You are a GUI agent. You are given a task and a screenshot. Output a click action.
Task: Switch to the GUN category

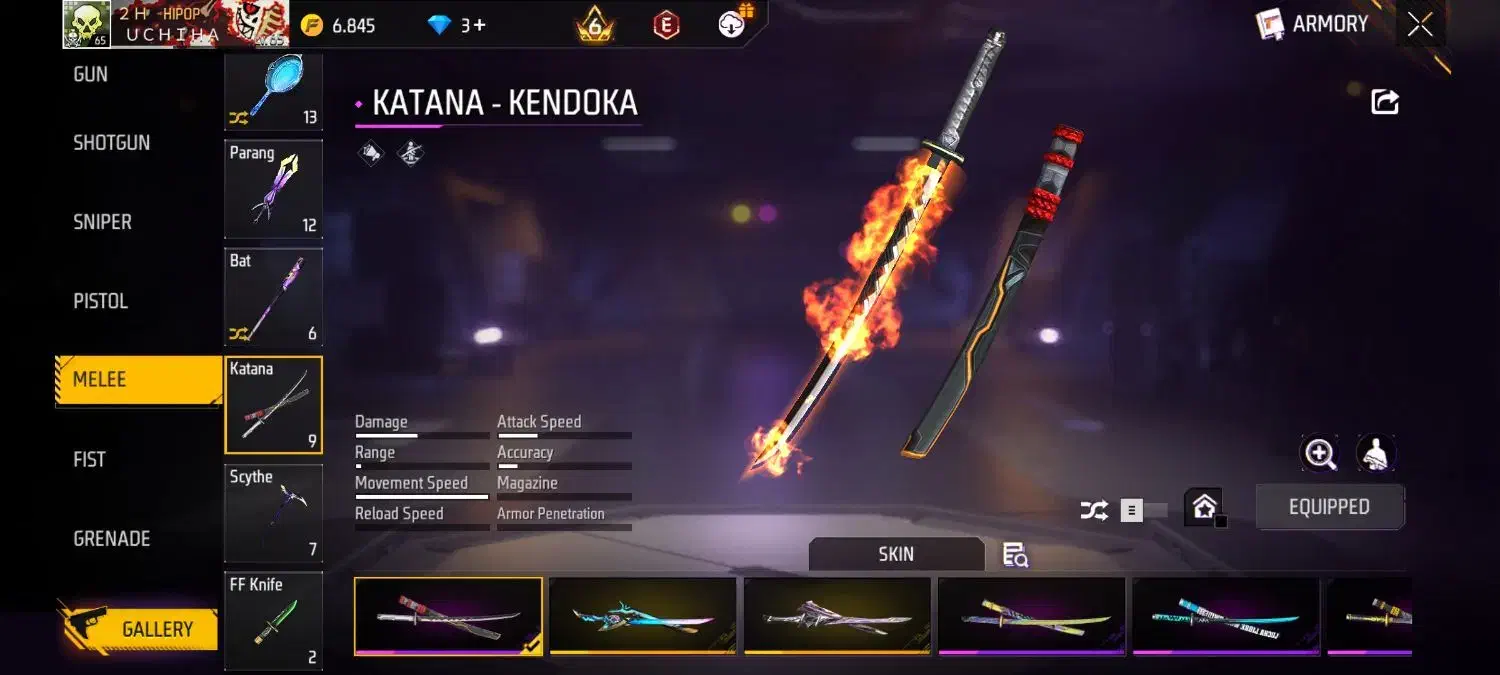[91, 74]
